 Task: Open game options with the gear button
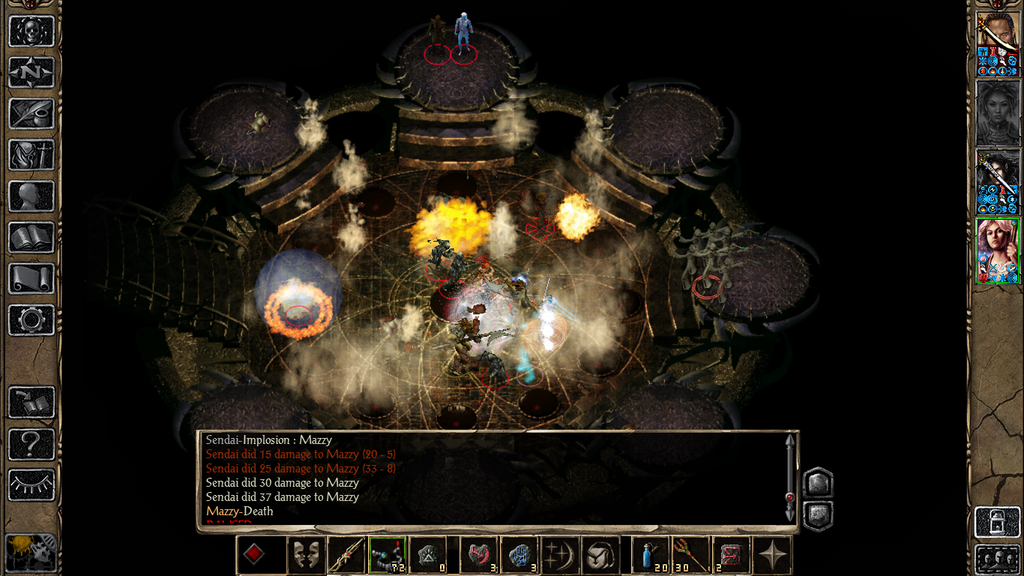[x=31, y=320]
